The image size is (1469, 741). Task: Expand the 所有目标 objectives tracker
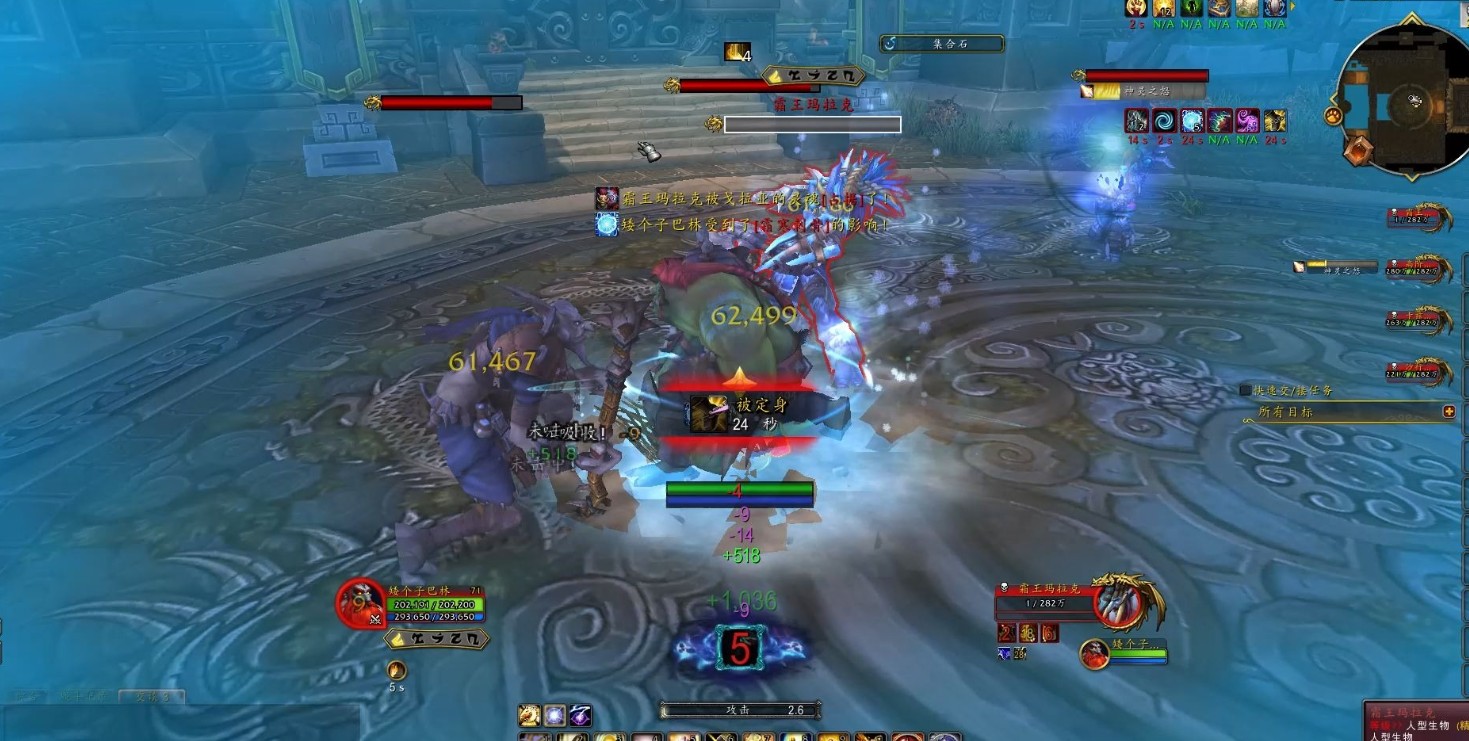pos(1449,411)
